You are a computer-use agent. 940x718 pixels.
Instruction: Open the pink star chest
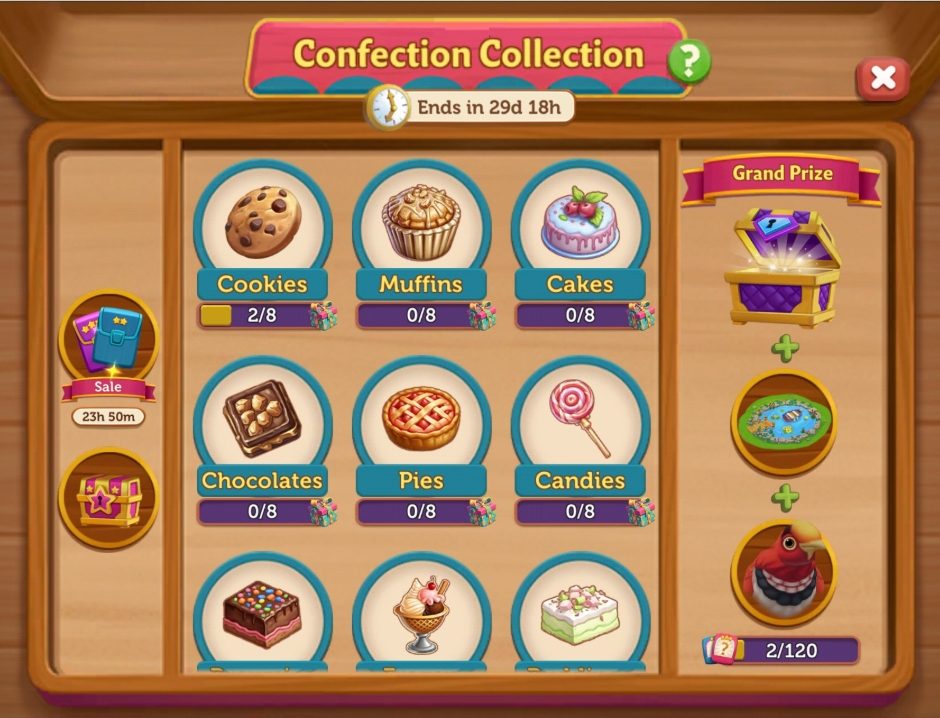coord(108,498)
